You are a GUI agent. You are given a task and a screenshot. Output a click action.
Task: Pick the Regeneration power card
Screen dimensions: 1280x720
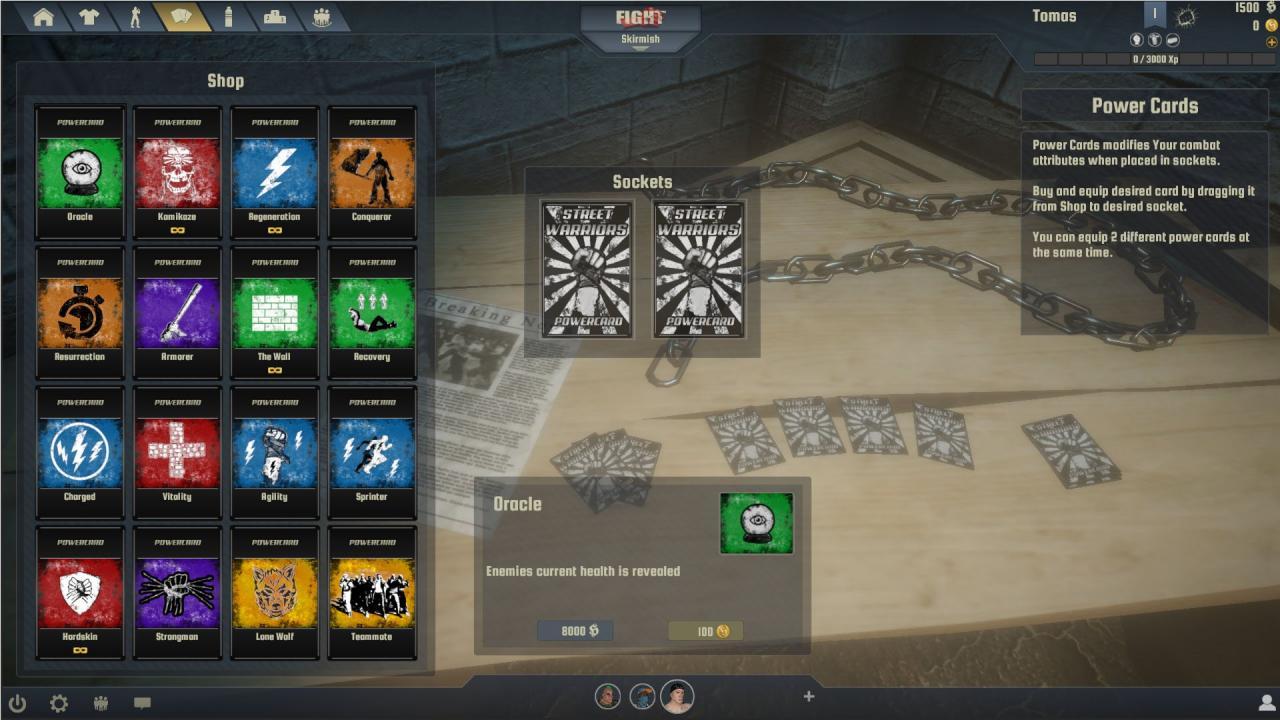[274, 172]
